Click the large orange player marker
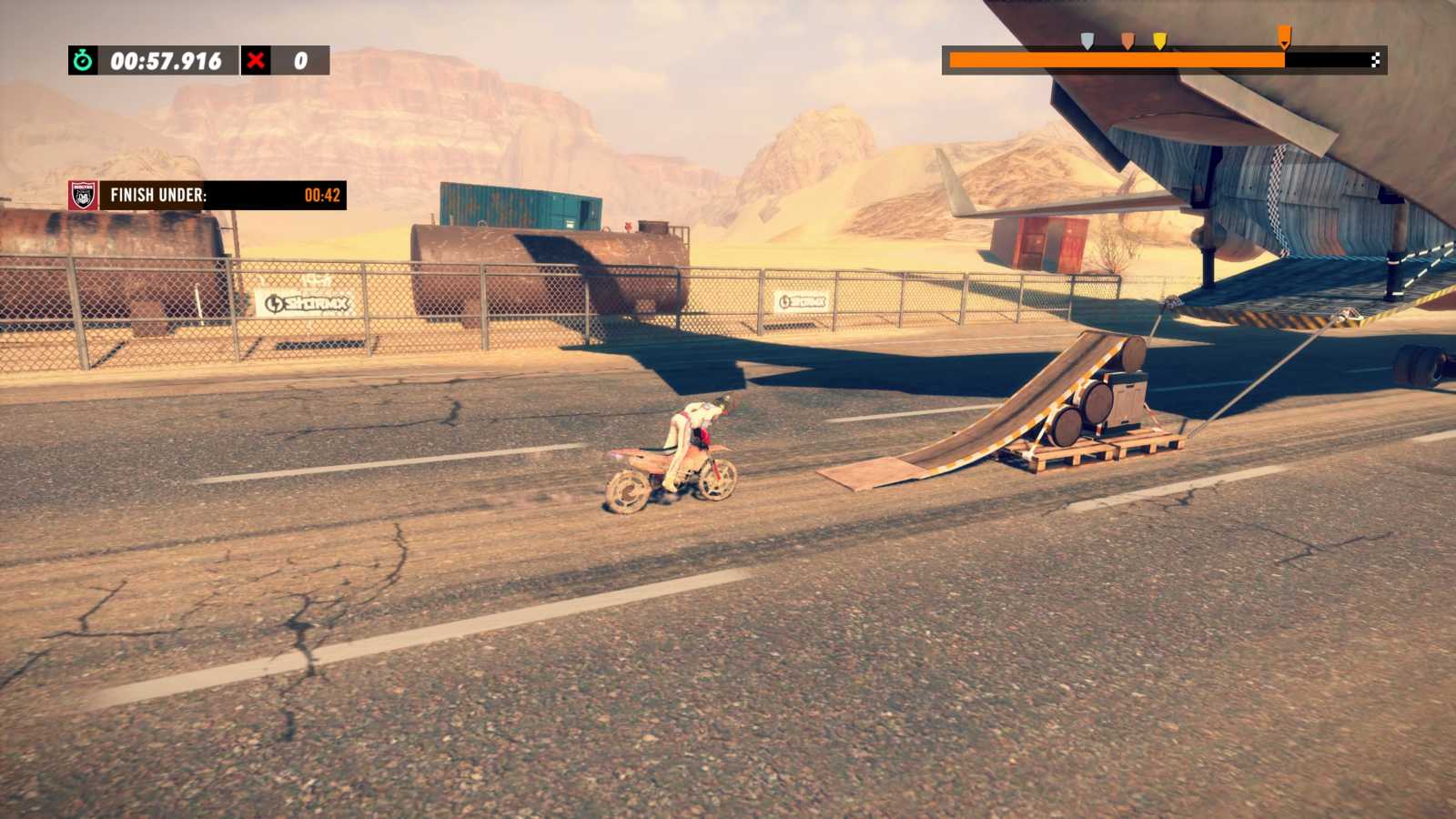The height and width of the screenshot is (819, 1456). 1284,35
